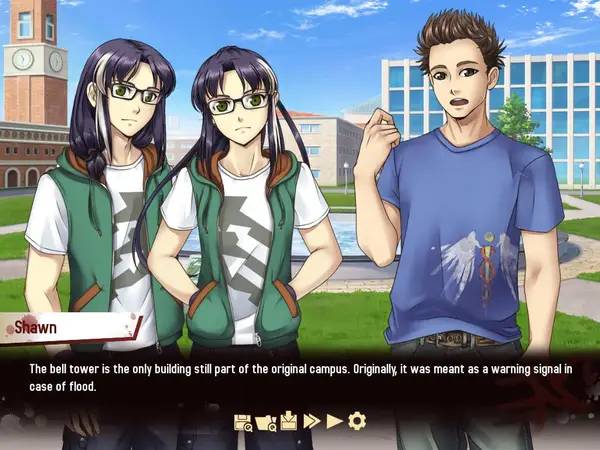Viewport: 600px width, 450px height.
Task: Activate the skip double-arrow button
Action: (x=312, y=421)
